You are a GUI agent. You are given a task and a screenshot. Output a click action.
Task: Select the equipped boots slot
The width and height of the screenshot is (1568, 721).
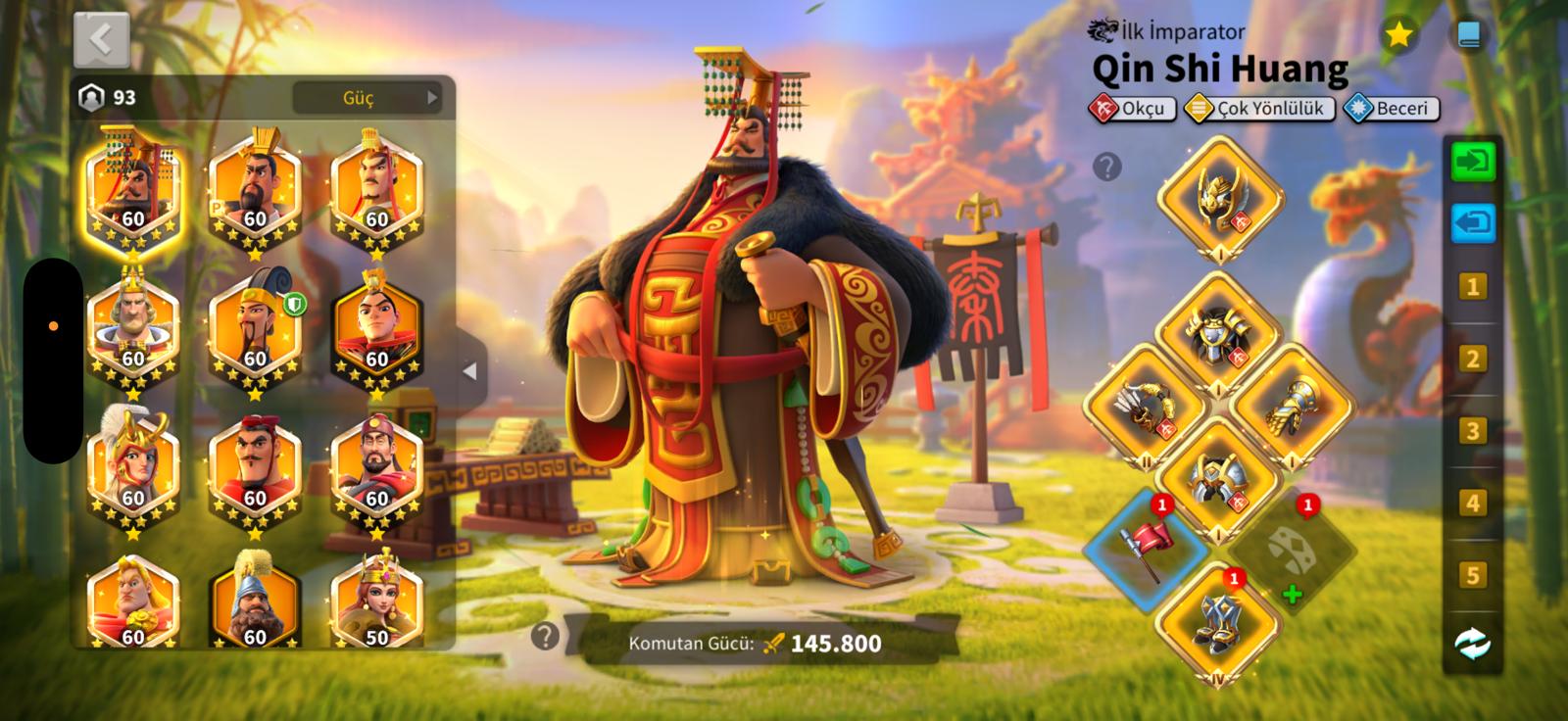(x=1219, y=623)
